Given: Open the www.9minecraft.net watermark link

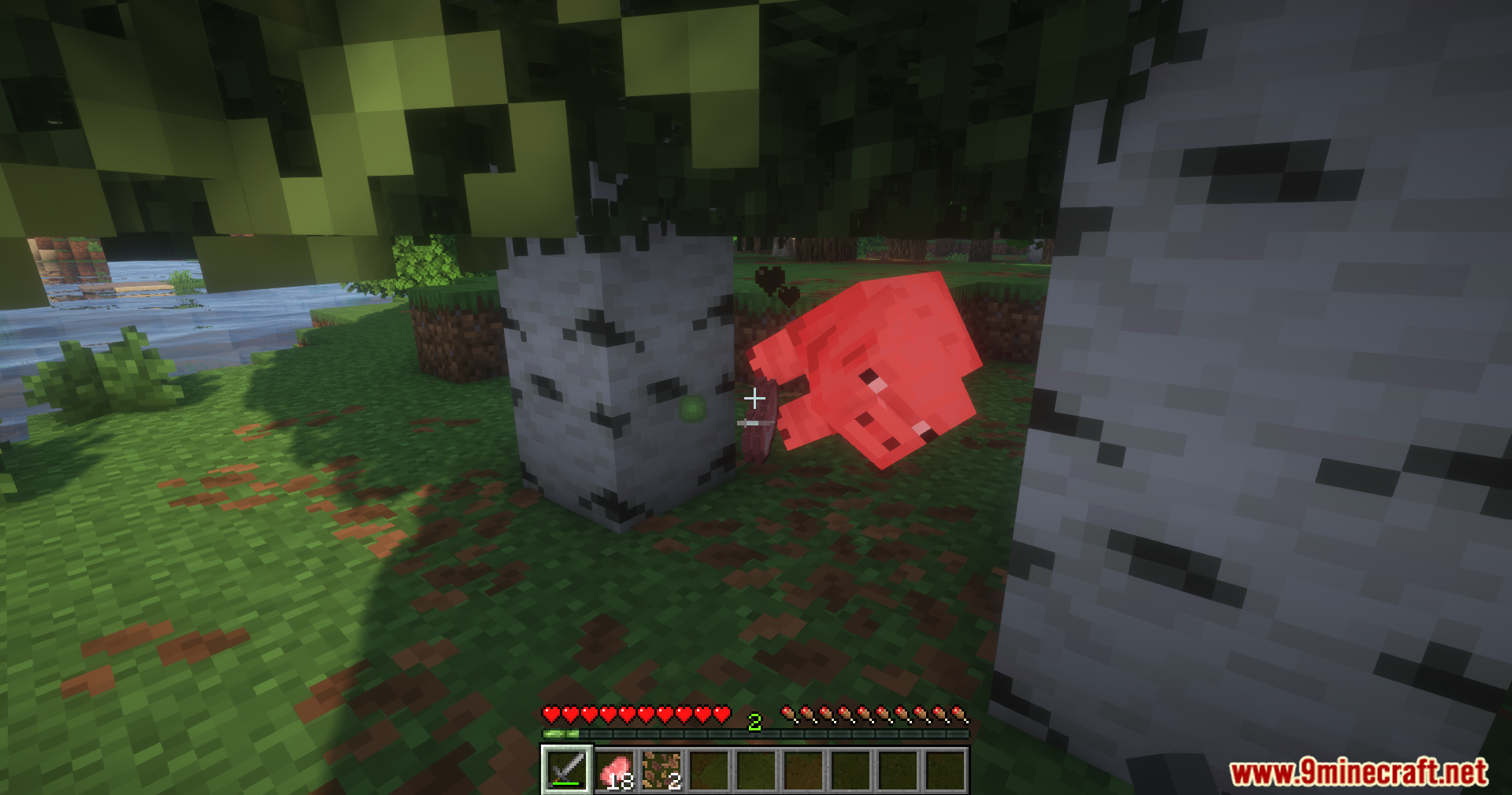Looking at the screenshot, I should click(x=1358, y=772).
